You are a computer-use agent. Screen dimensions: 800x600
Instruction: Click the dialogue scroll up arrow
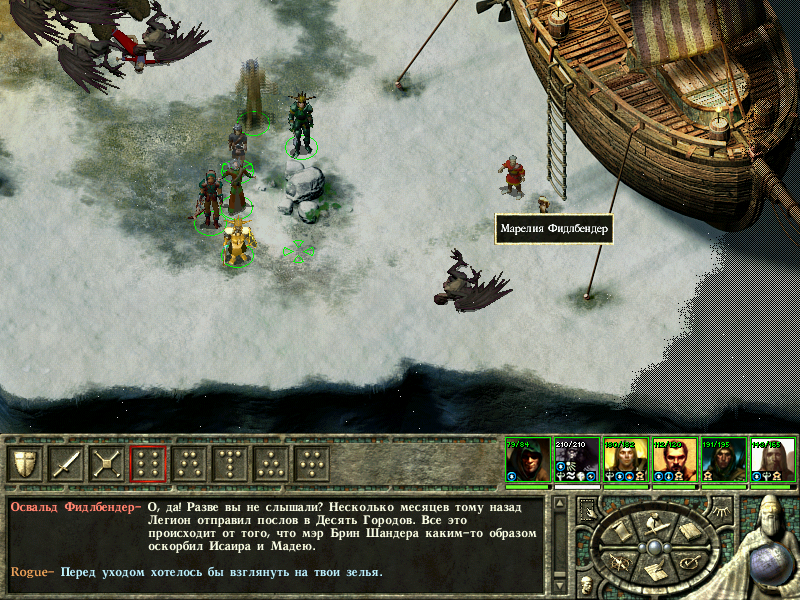click(559, 504)
